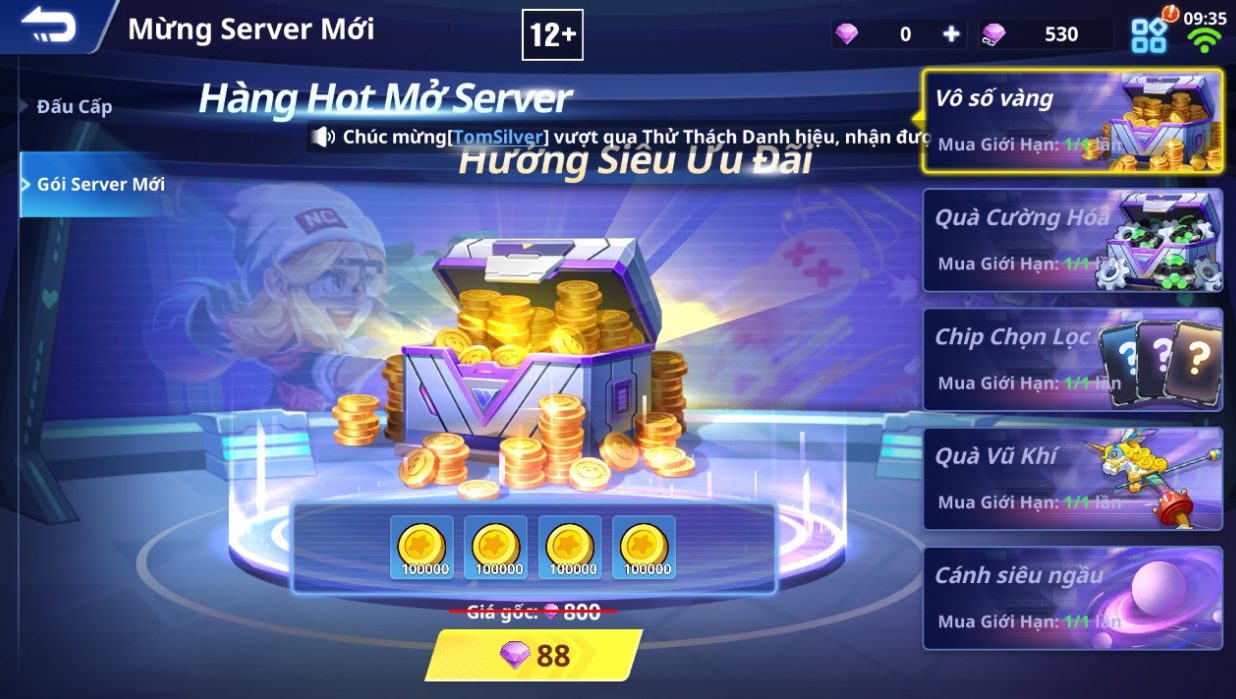Select the Gói Server Mới tab
Screen dimensions: 1236x699
coord(100,184)
